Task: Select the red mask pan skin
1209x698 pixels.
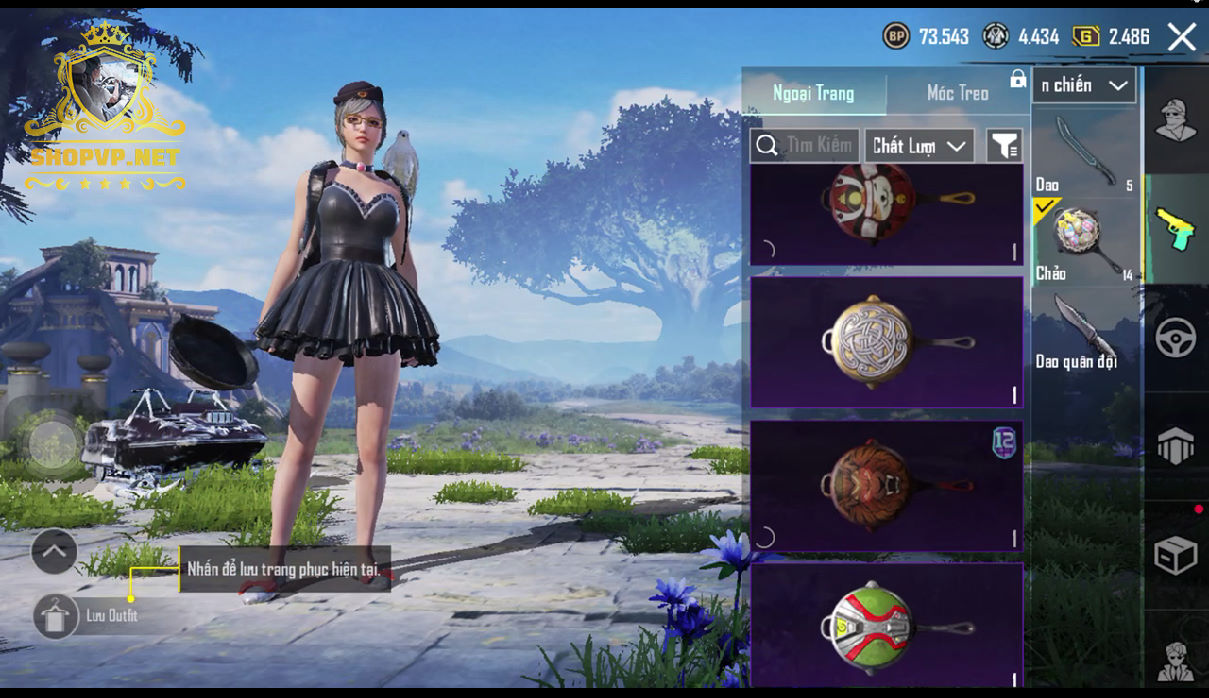Action: pyautogui.click(x=886, y=214)
